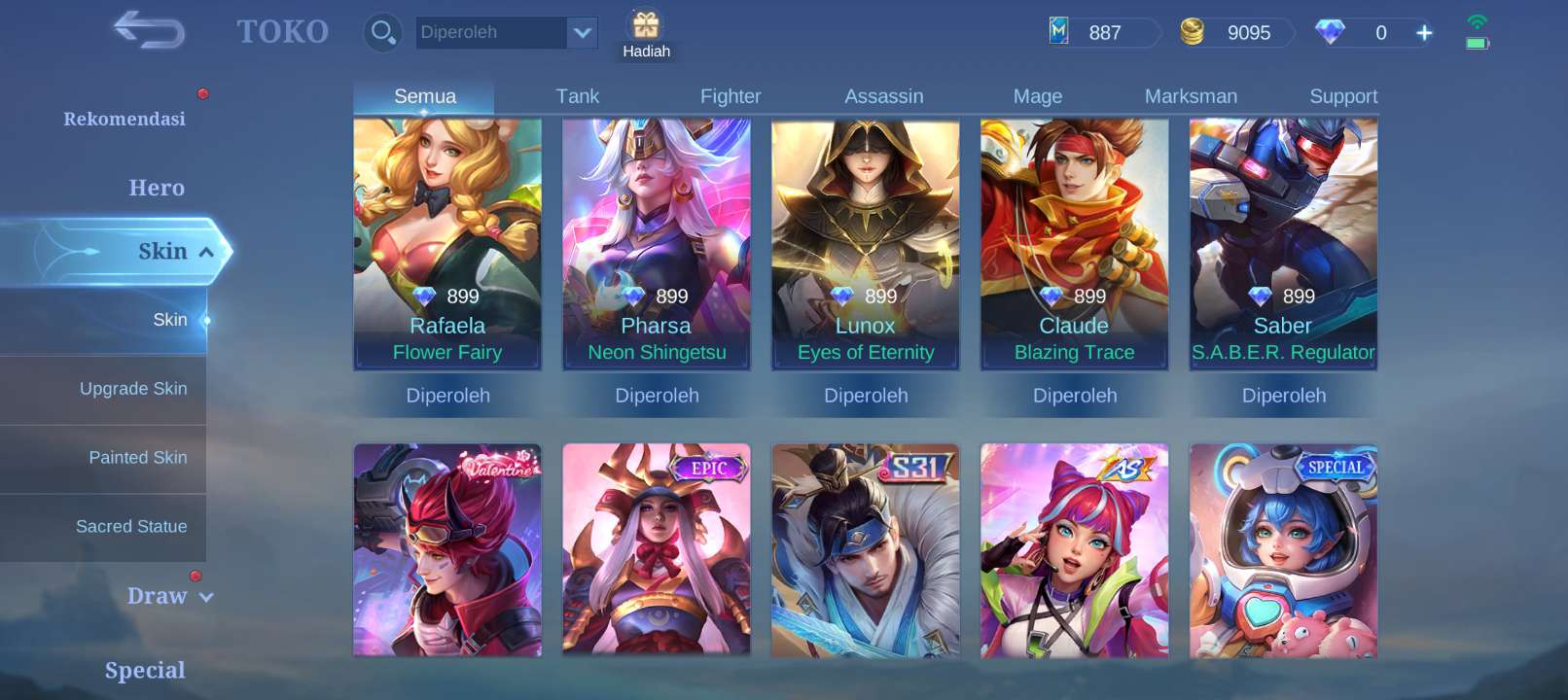Open Sacred Statue submenu

[x=131, y=527]
